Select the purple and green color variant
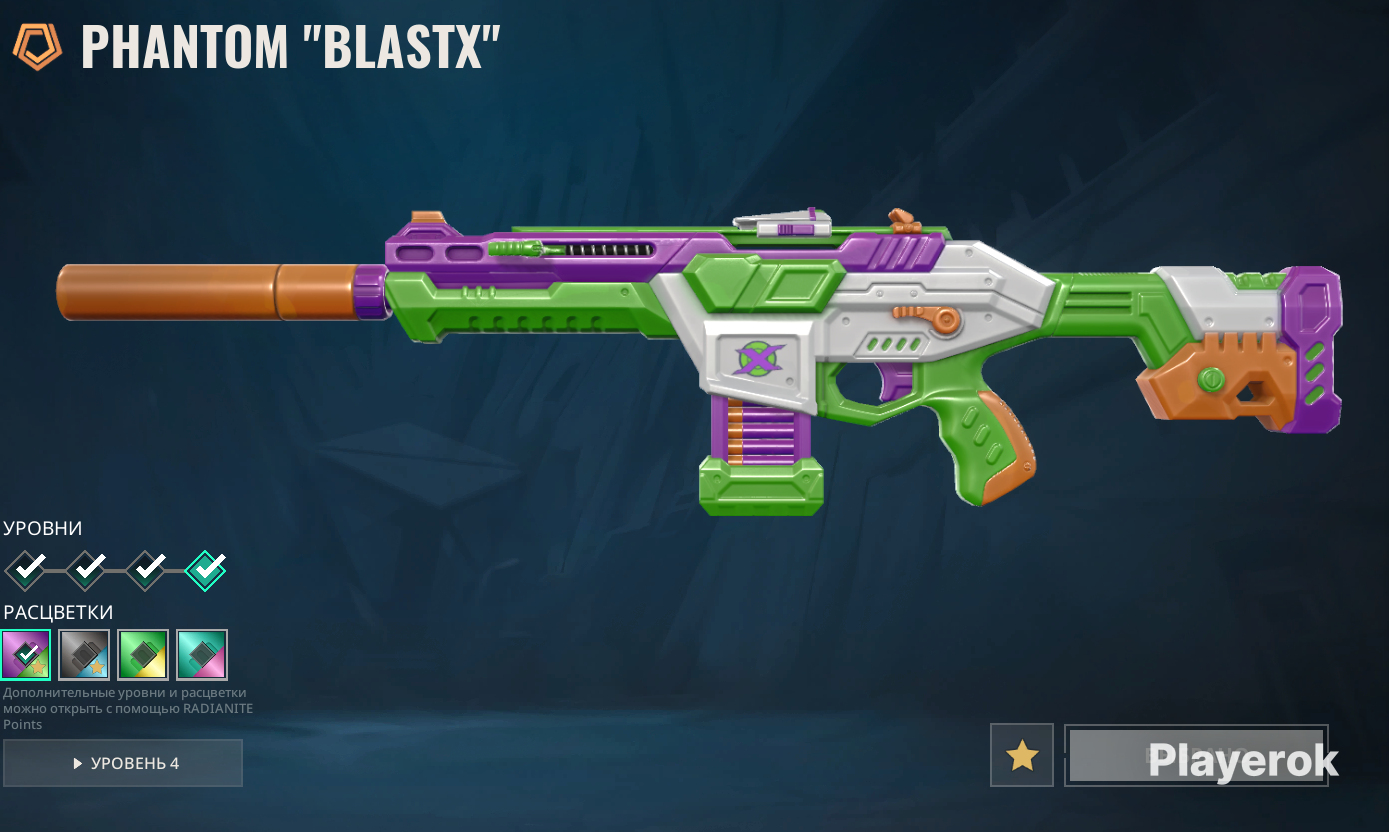This screenshot has height=832, width=1389. coord(26,655)
